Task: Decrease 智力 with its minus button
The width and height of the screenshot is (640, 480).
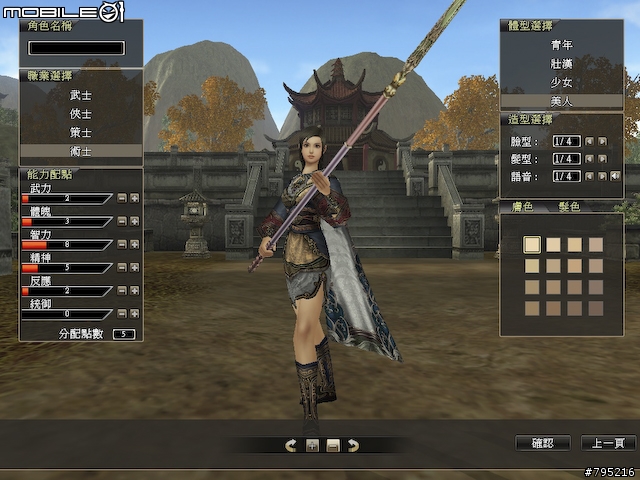Action: click(x=122, y=244)
